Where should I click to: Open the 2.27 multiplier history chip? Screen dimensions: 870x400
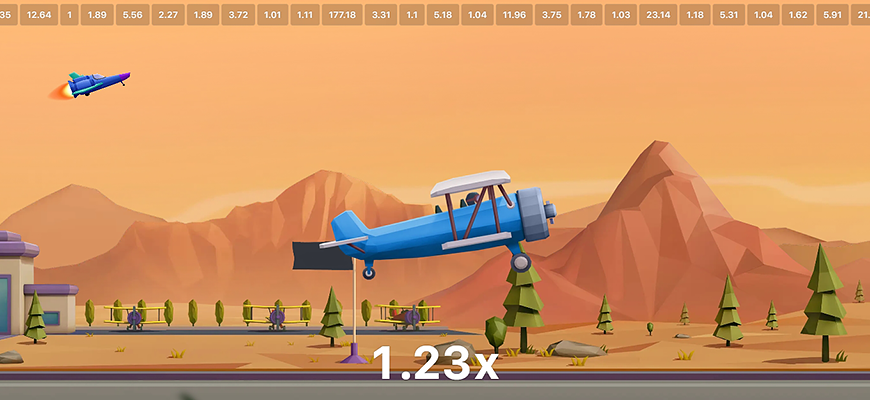pyautogui.click(x=168, y=16)
